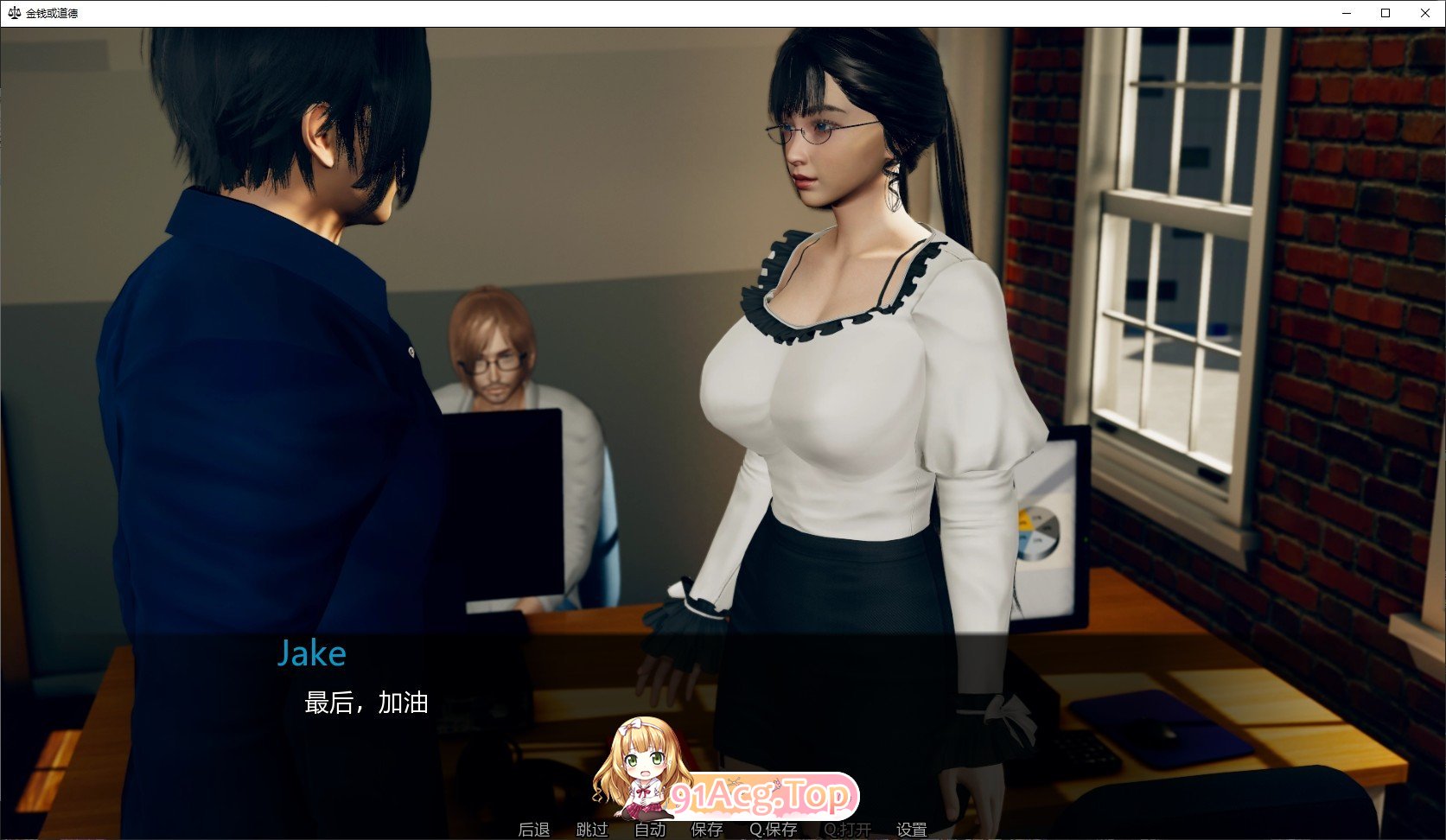Image resolution: width=1446 pixels, height=840 pixels.
Task: Open 设置 (Settings) from the quick menu
Action: pyautogui.click(x=912, y=830)
